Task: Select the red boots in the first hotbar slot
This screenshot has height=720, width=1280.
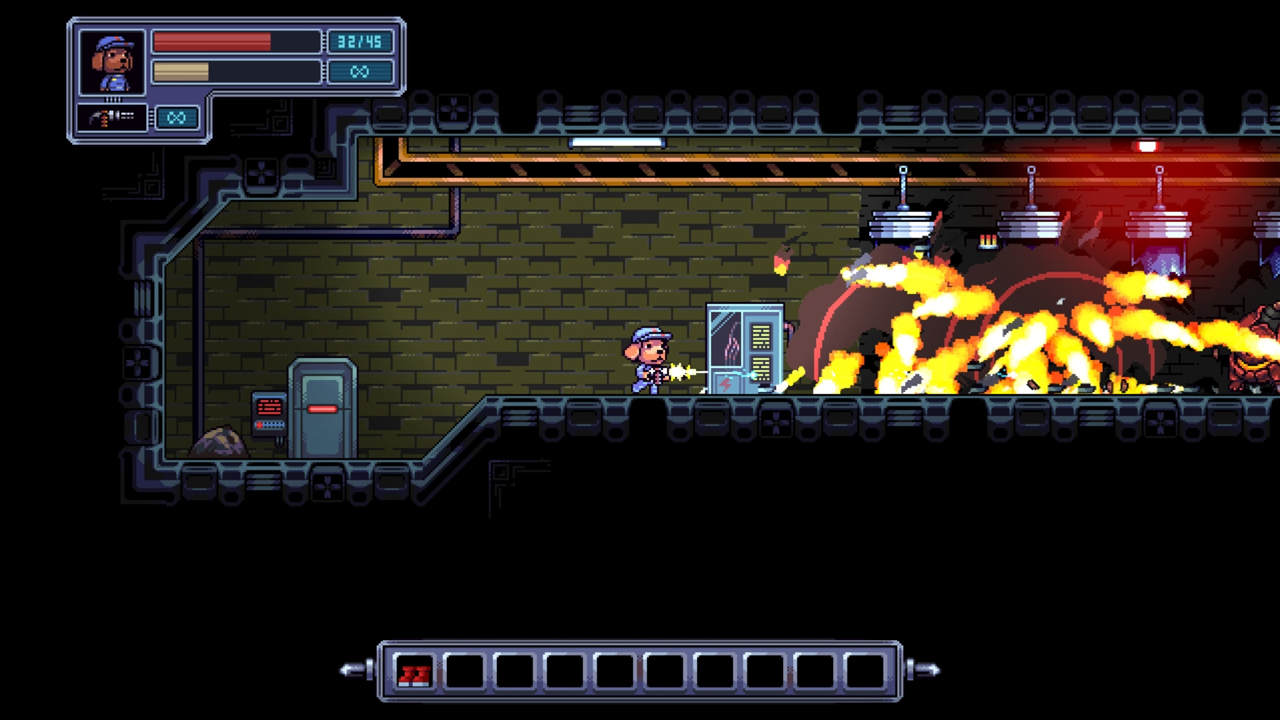Action: click(x=414, y=670)
